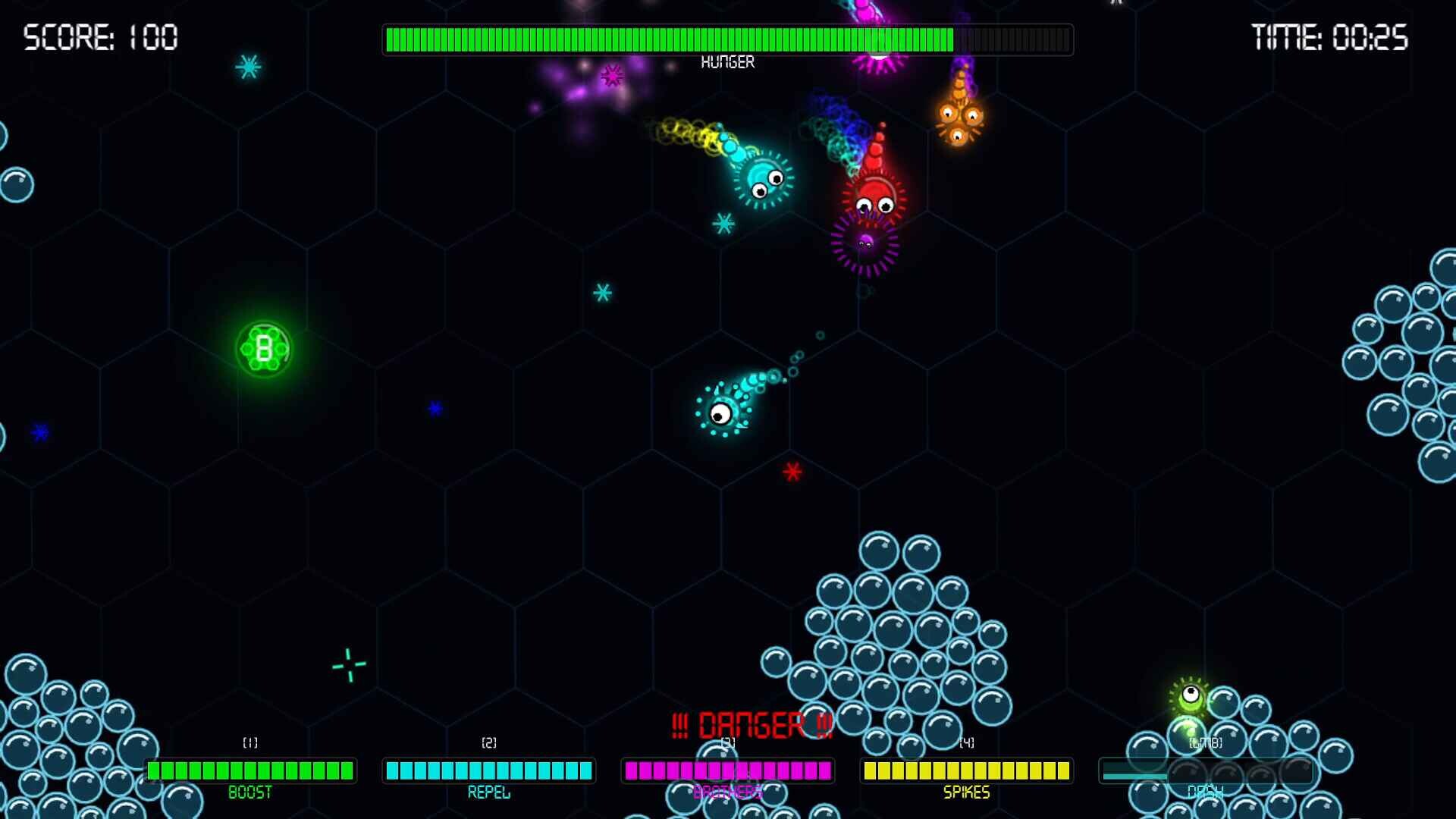Screen dimensions: 1456x819
Task: Click the HUNGER label under the top bar
Action: pyautogui.click(x=730, y=61)
